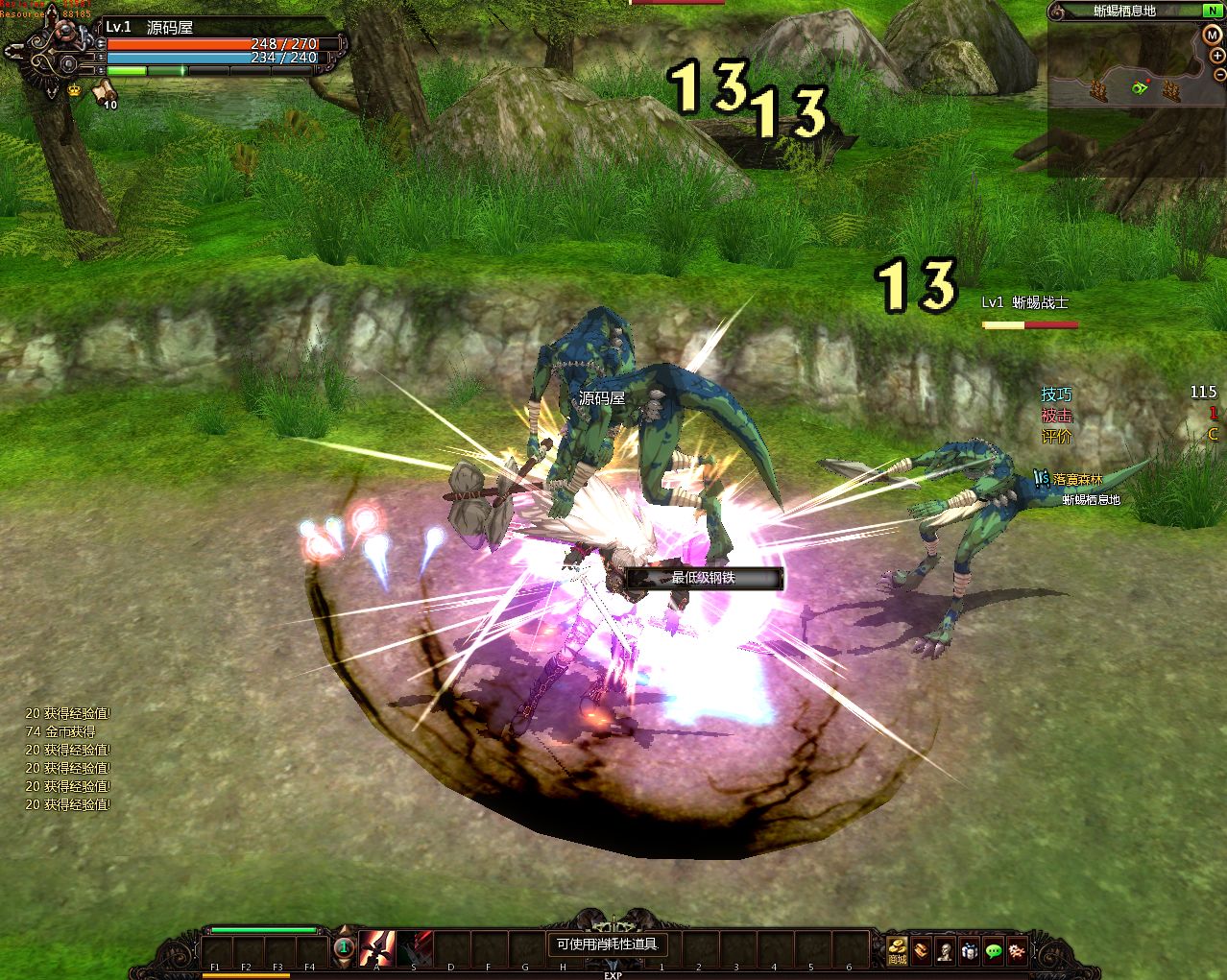
Task: Open the 商城 shop button
Action: point(897,949)
